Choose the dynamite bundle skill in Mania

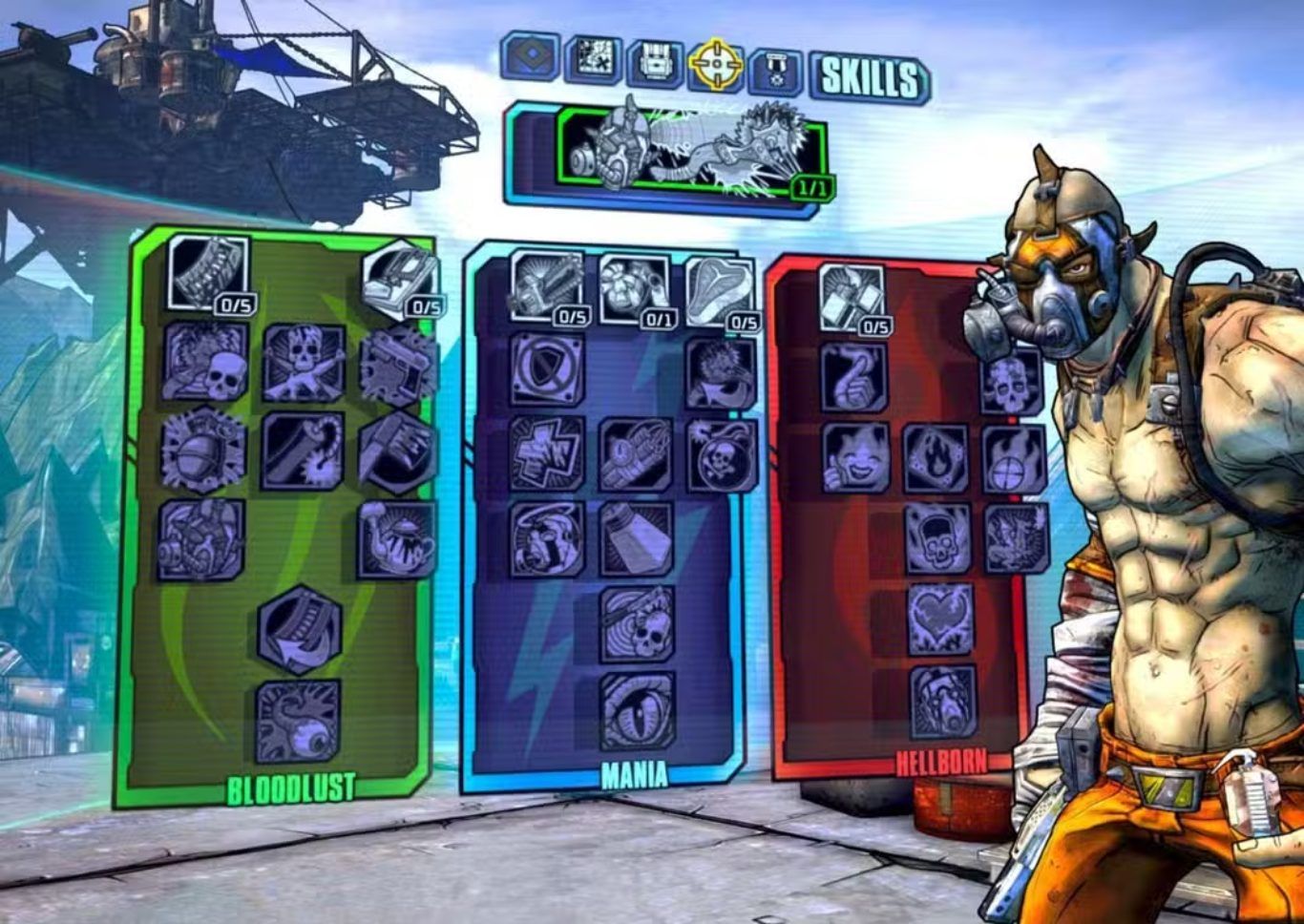click(636, 454)
